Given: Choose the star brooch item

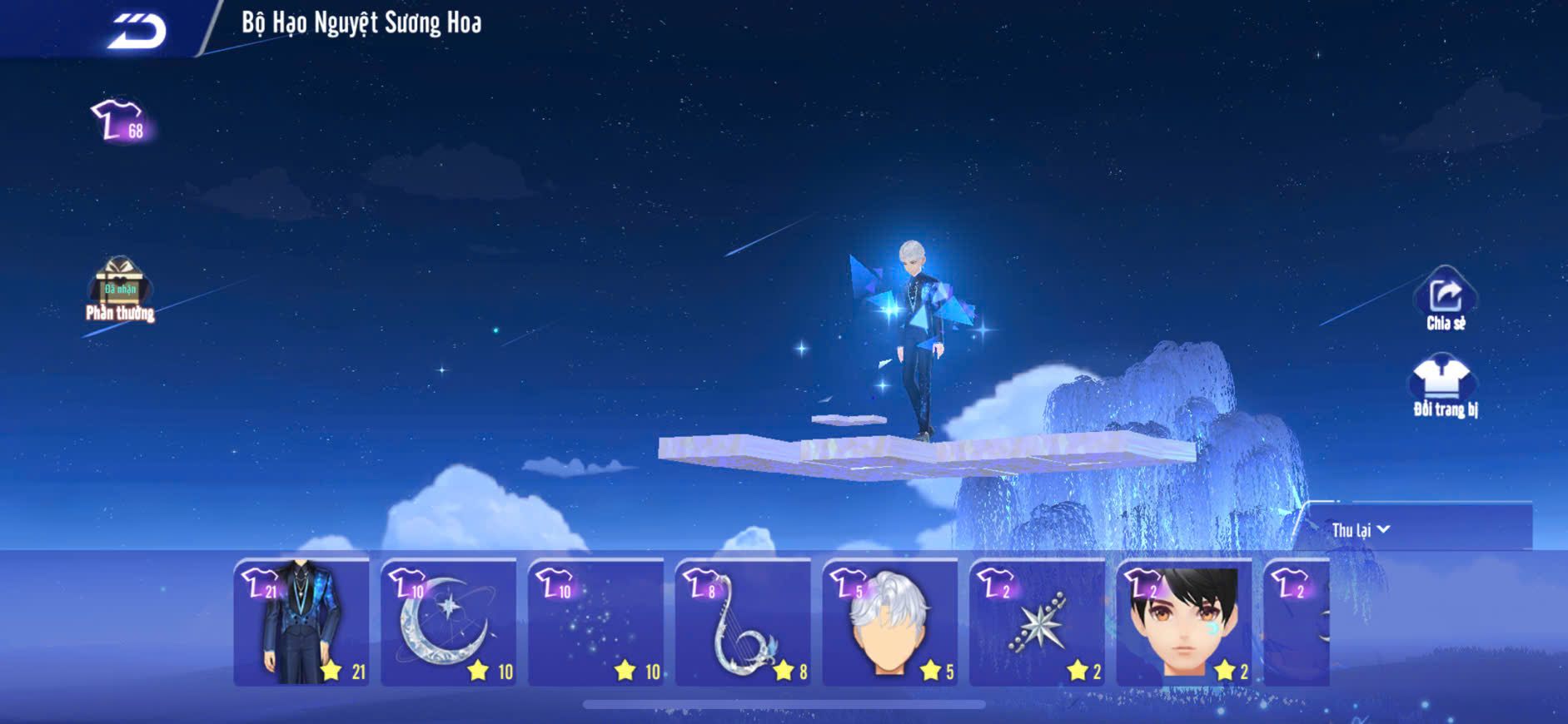Looking at the screenshot, I should [x=1037, y=623].
